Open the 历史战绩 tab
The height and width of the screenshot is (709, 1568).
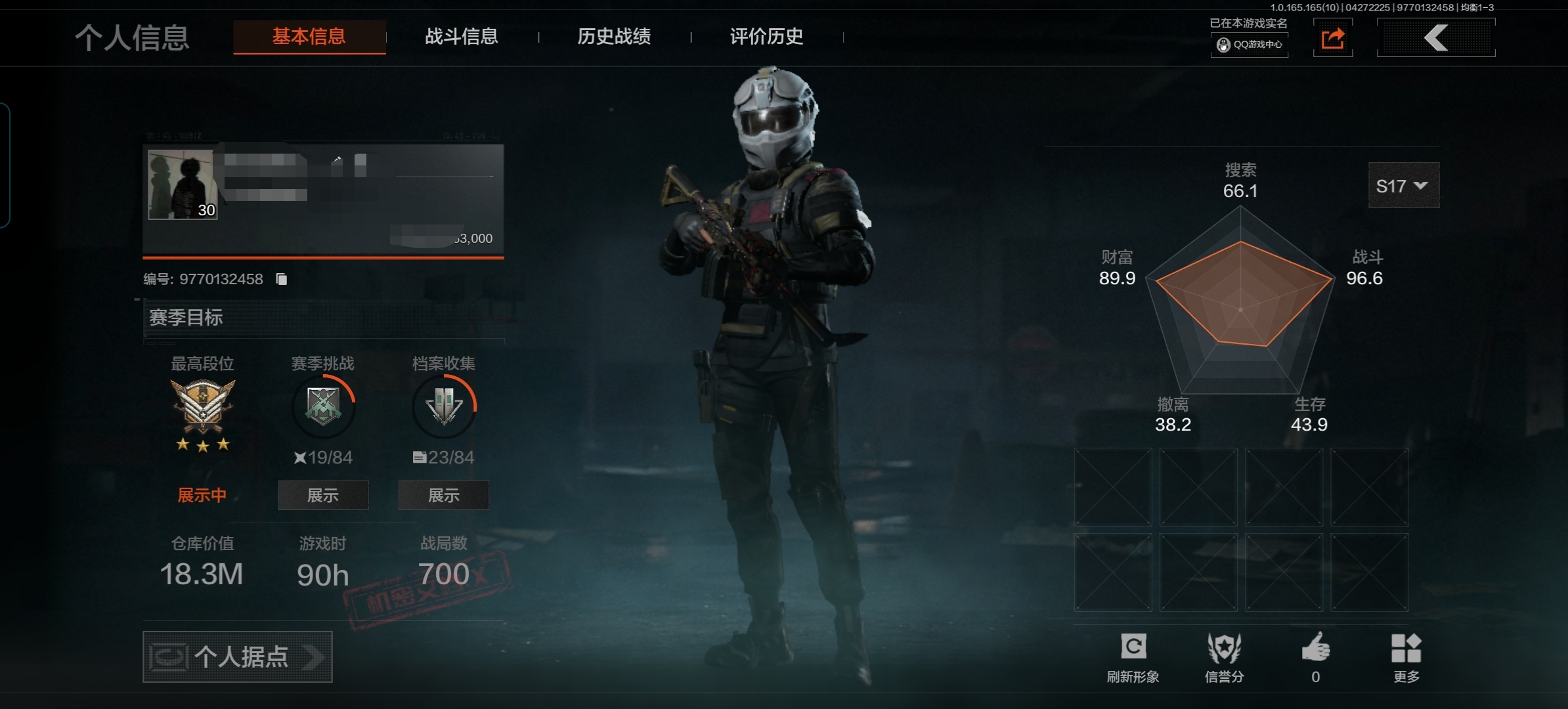(x=614, y=37)
